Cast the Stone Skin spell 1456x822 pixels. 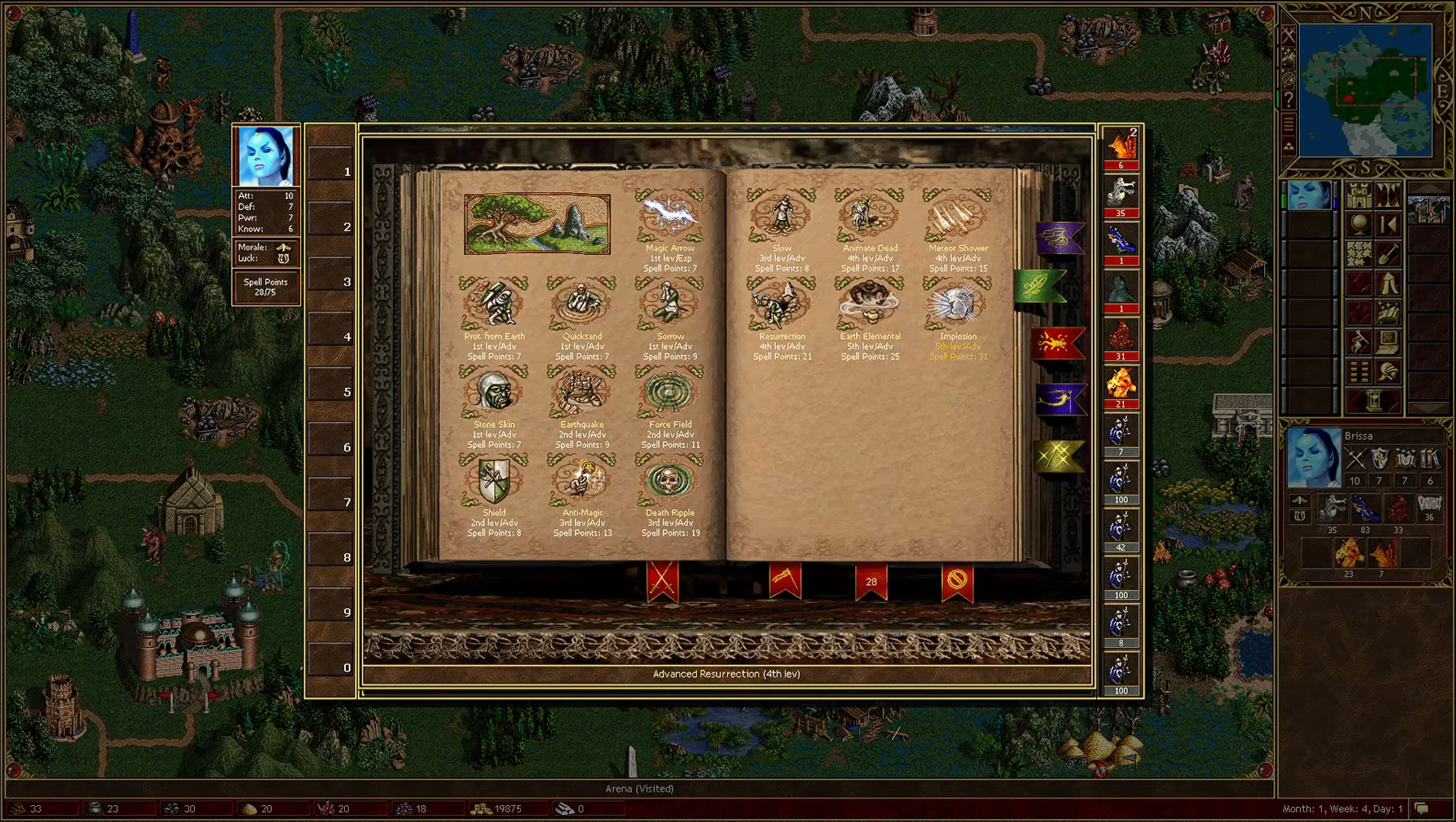tap(495, 392)
